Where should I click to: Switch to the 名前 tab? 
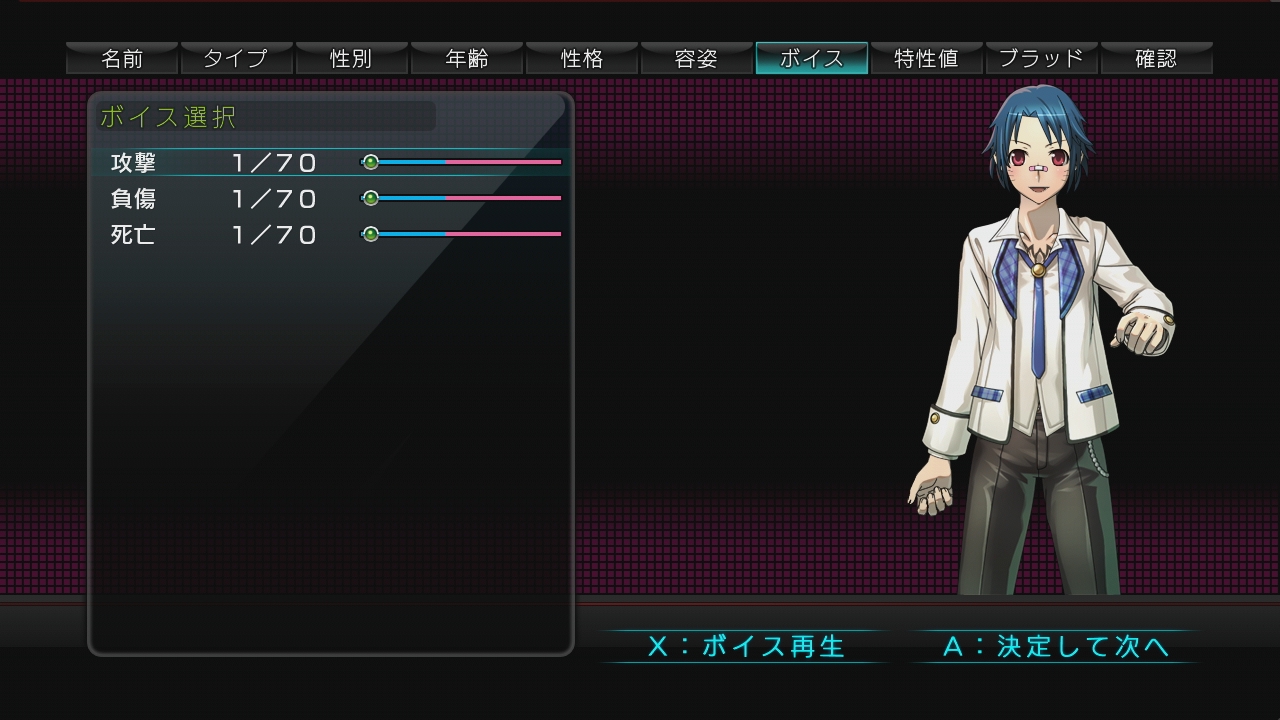click(122, 59)
